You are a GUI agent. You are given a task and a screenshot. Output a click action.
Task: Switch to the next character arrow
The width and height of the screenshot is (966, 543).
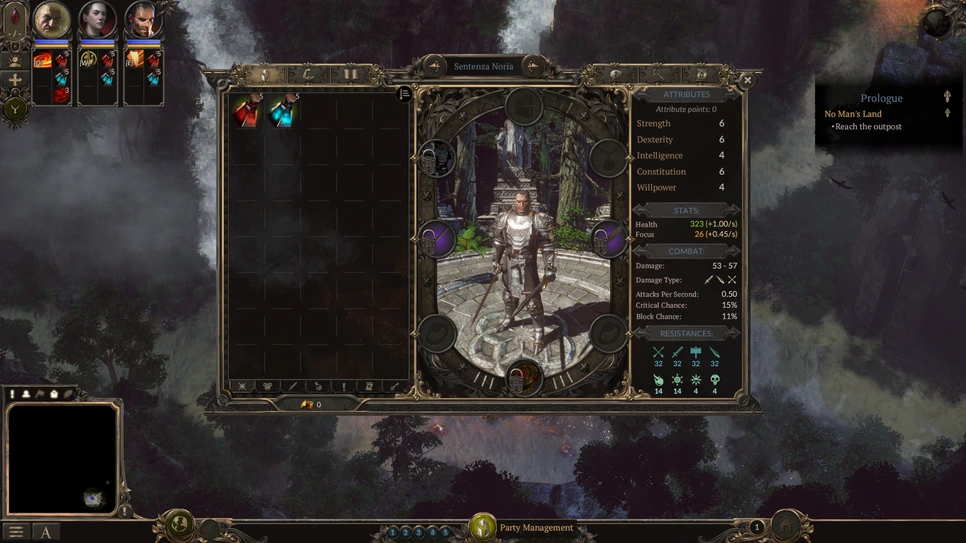coord(533,66)
